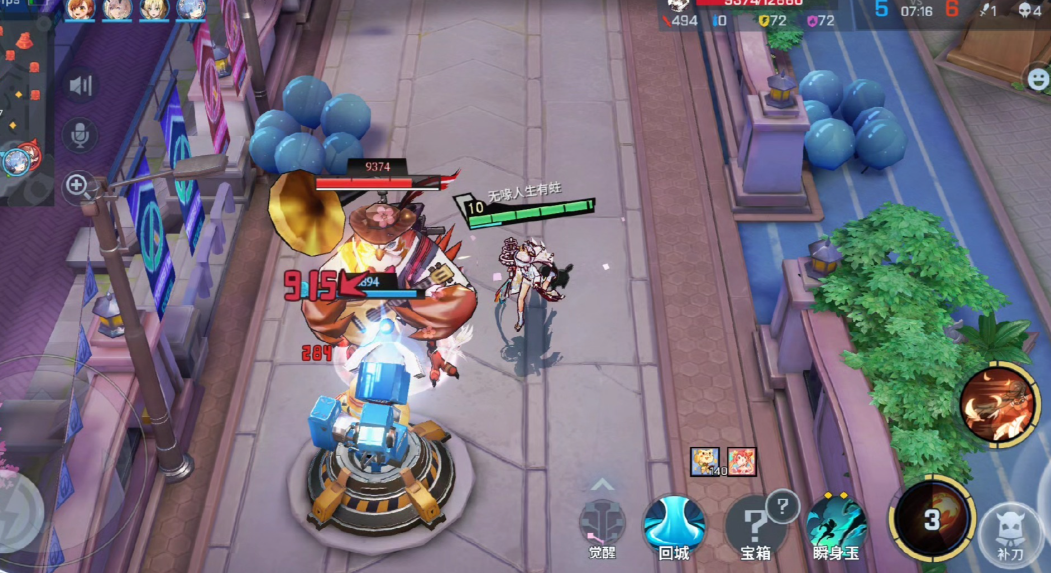Viewport: 1051px width, 573px height.
Task: Select the blue-haired teammate portrait
Action: click(x=191, y=10)
